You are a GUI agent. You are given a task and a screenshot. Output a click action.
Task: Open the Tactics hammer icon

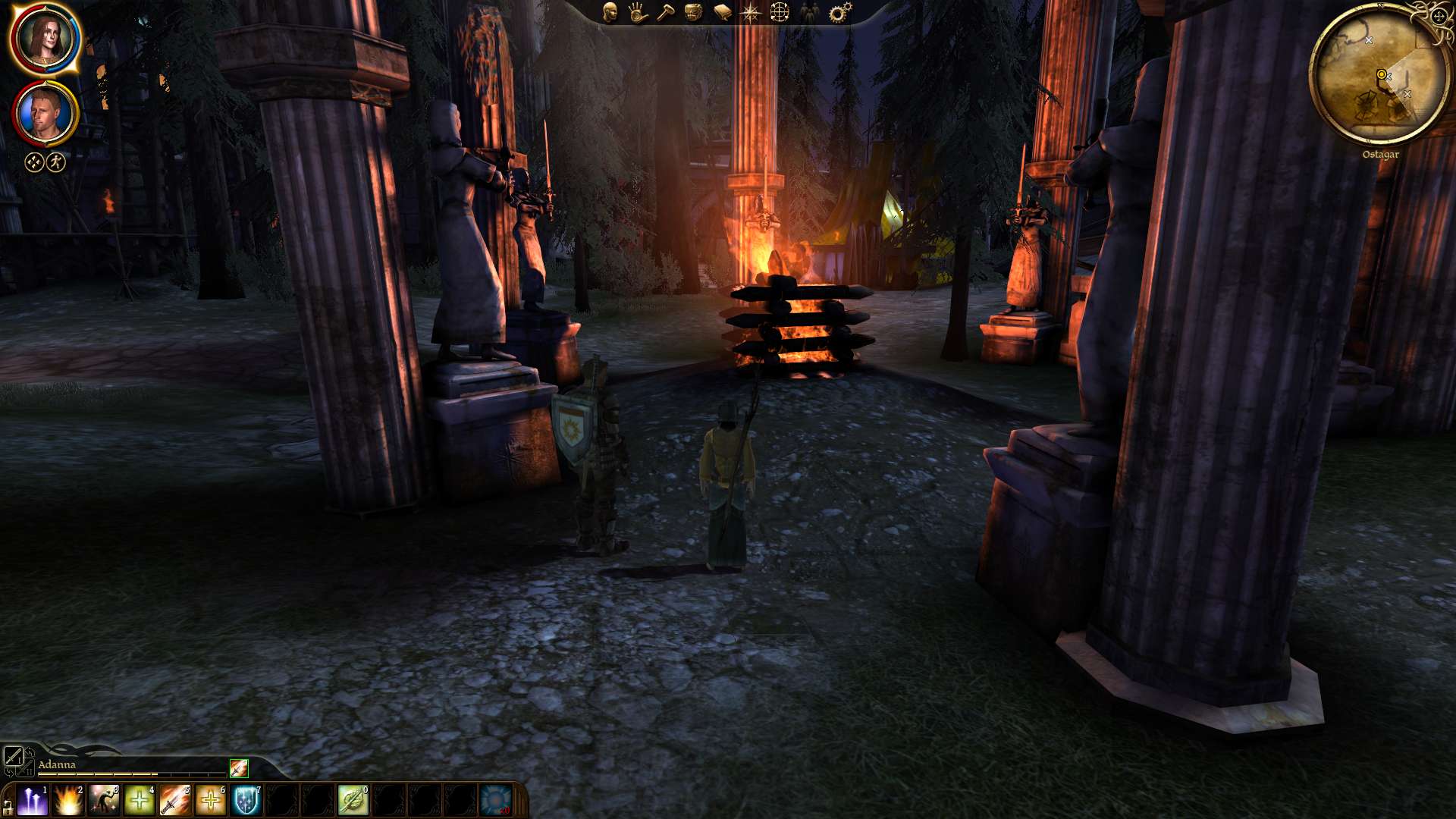point(665,12)
